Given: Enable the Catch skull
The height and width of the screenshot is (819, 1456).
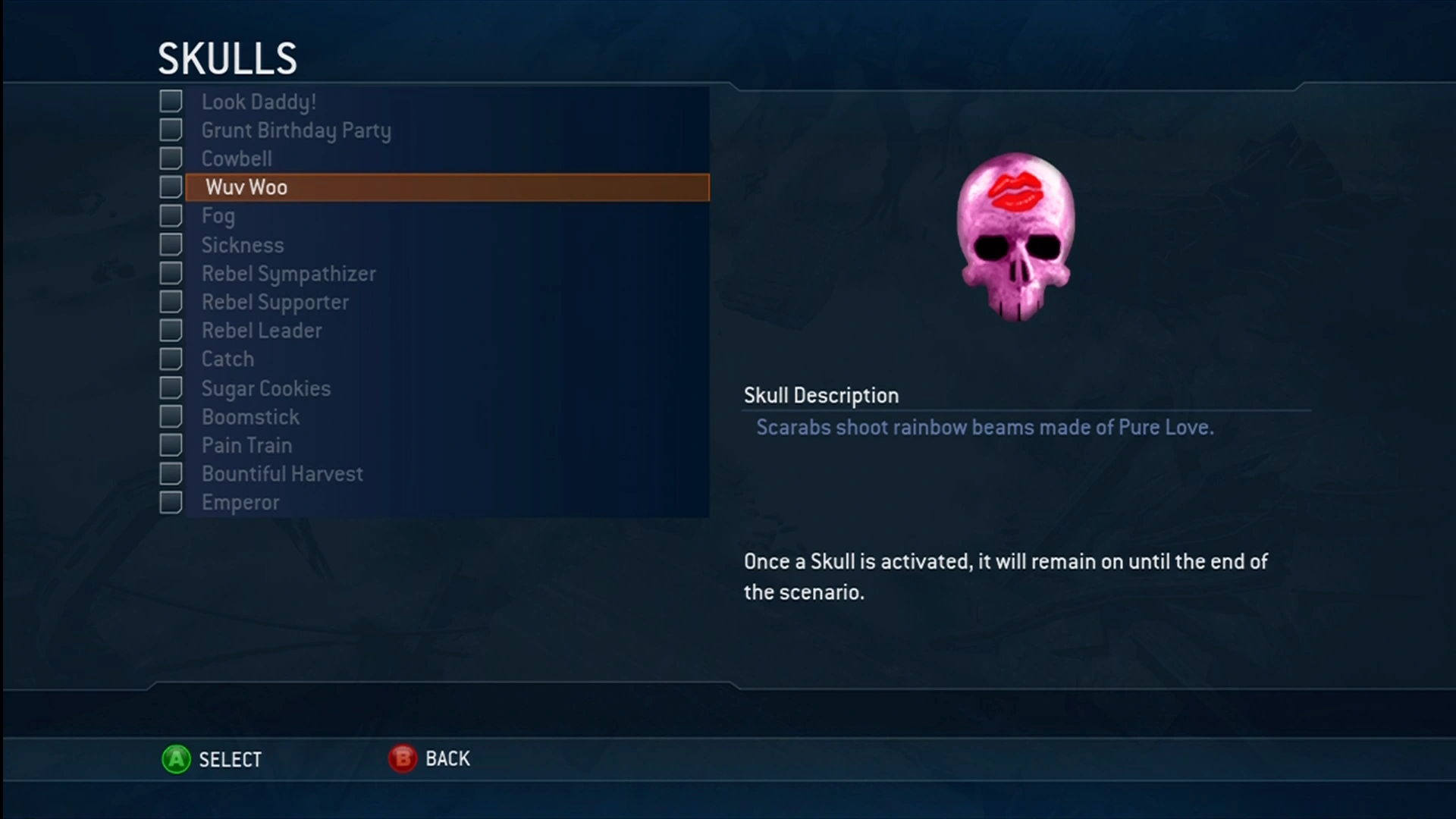Looking at the screenshot, I should point(170,359).
